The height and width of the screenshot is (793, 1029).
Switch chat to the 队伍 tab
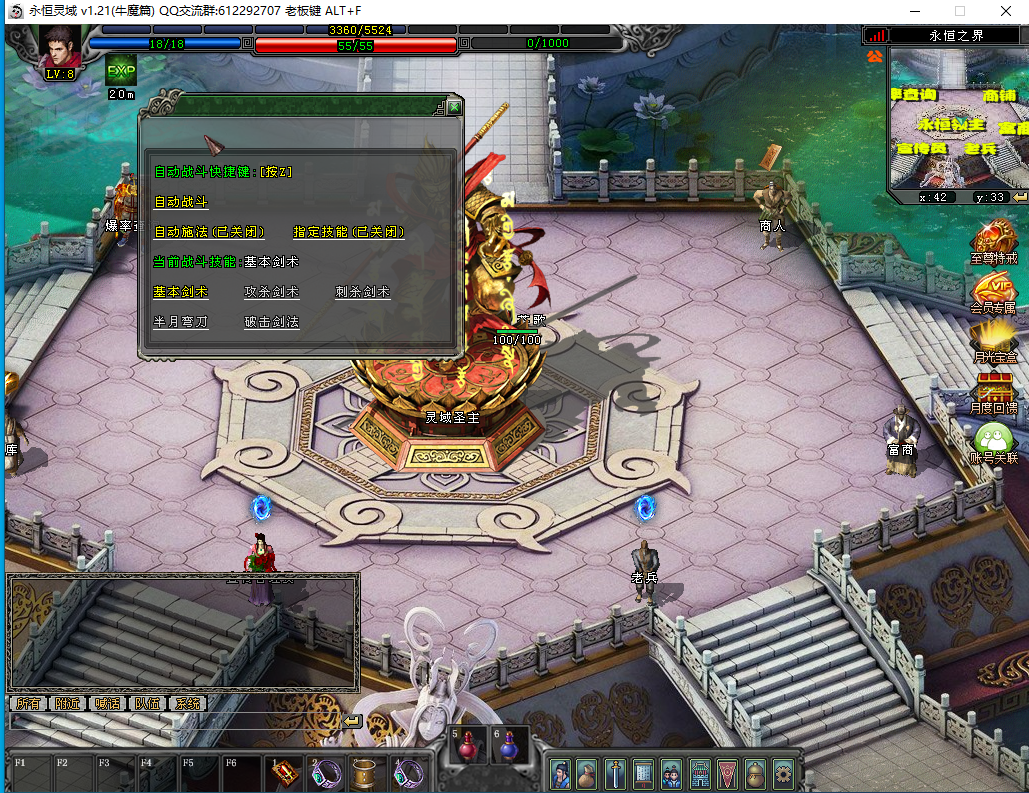point(147,703)
